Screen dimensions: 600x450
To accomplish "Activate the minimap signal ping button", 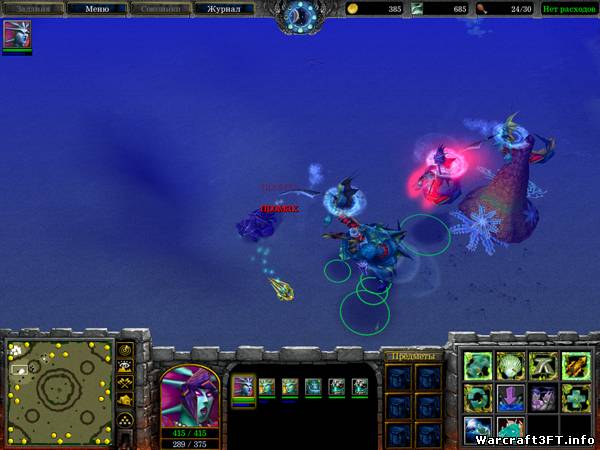I will [126, 350].
